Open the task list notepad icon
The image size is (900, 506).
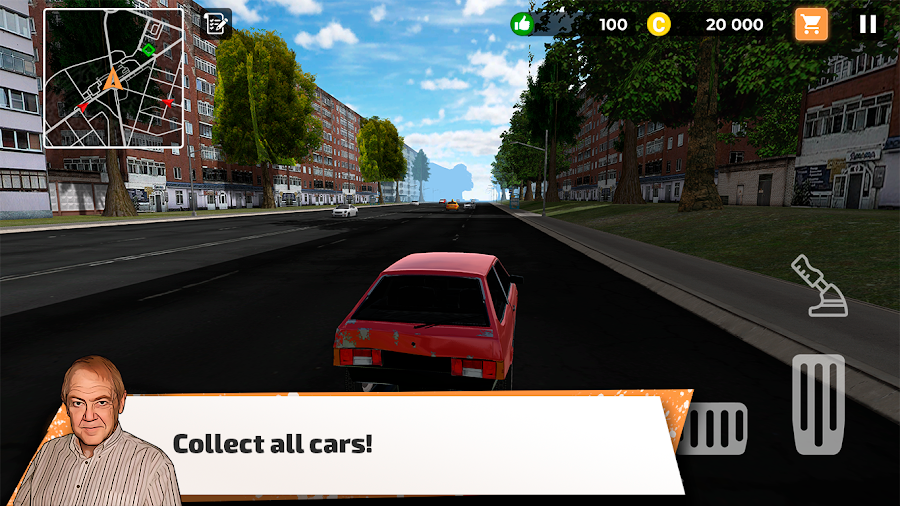click(x=215, y=24)
